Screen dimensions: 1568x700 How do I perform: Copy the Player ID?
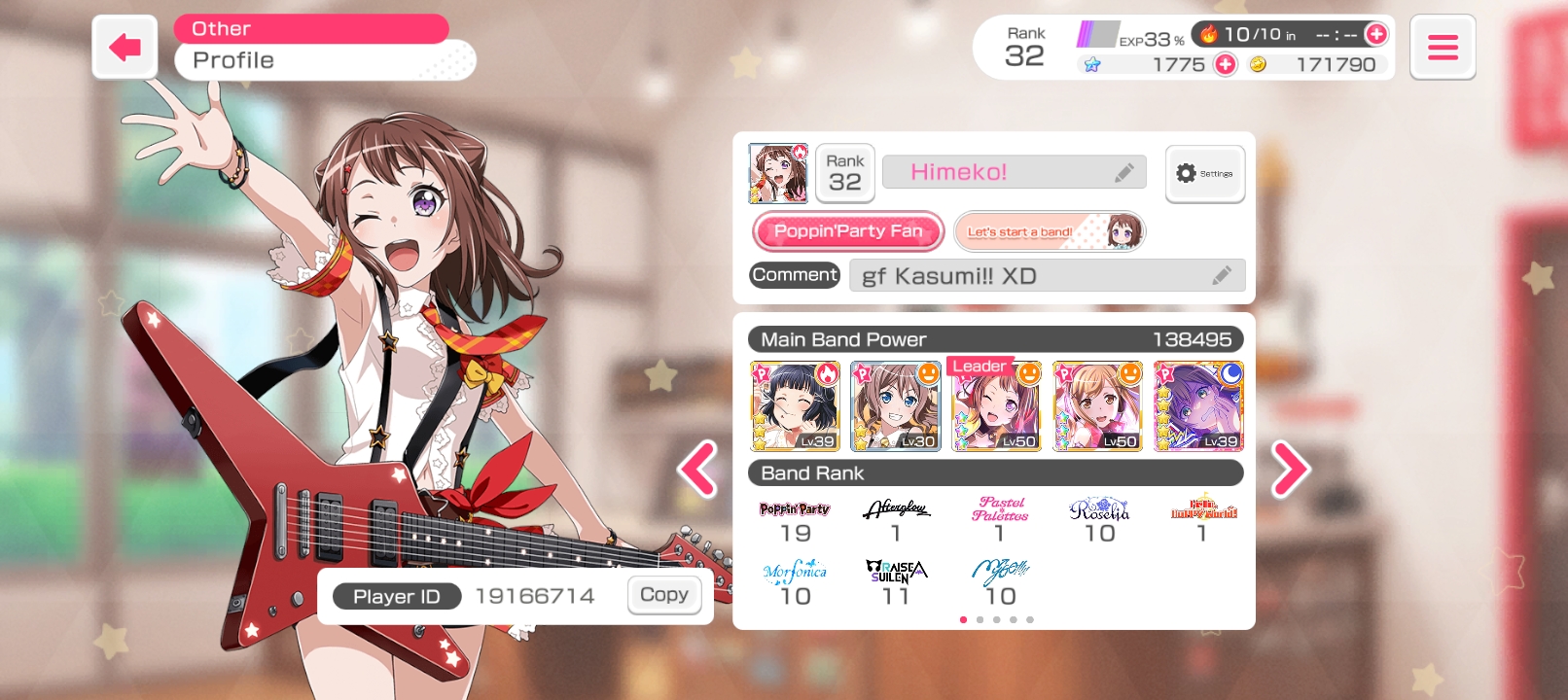click(664, 595)
